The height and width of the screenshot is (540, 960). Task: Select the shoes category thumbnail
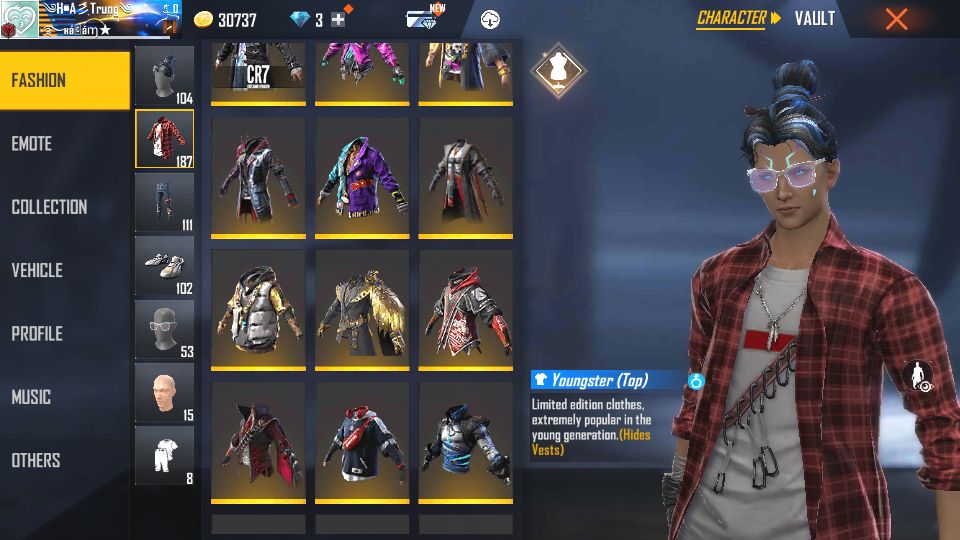[164, 265]
